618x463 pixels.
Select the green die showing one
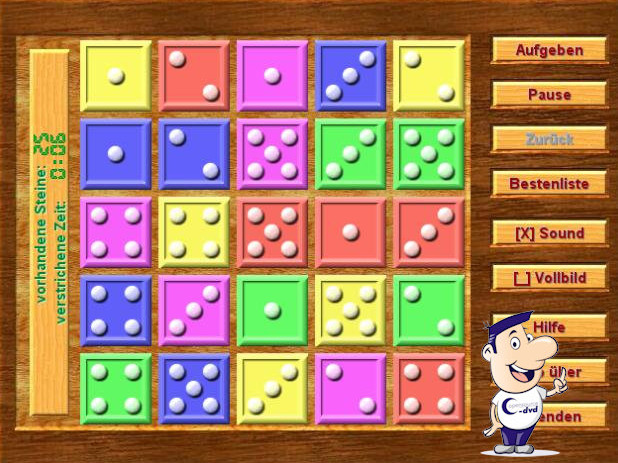(x=272, y=310)
